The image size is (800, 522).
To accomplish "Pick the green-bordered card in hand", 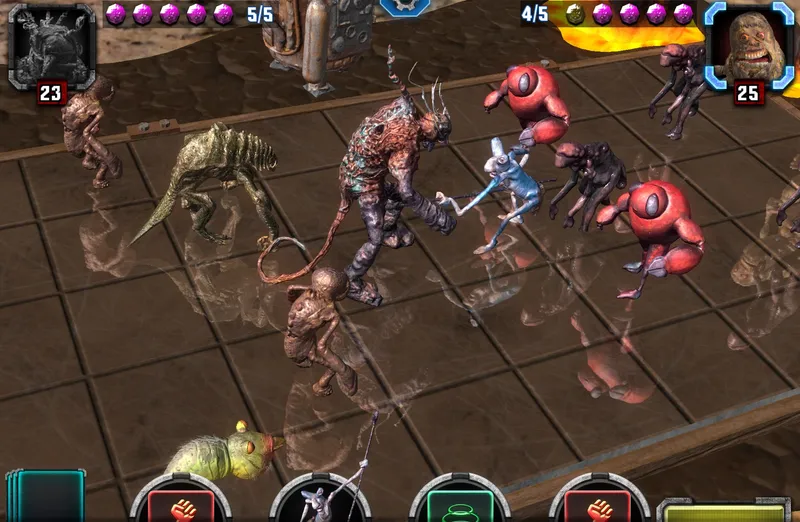I will pyautogui.click(x=460, y=502).
